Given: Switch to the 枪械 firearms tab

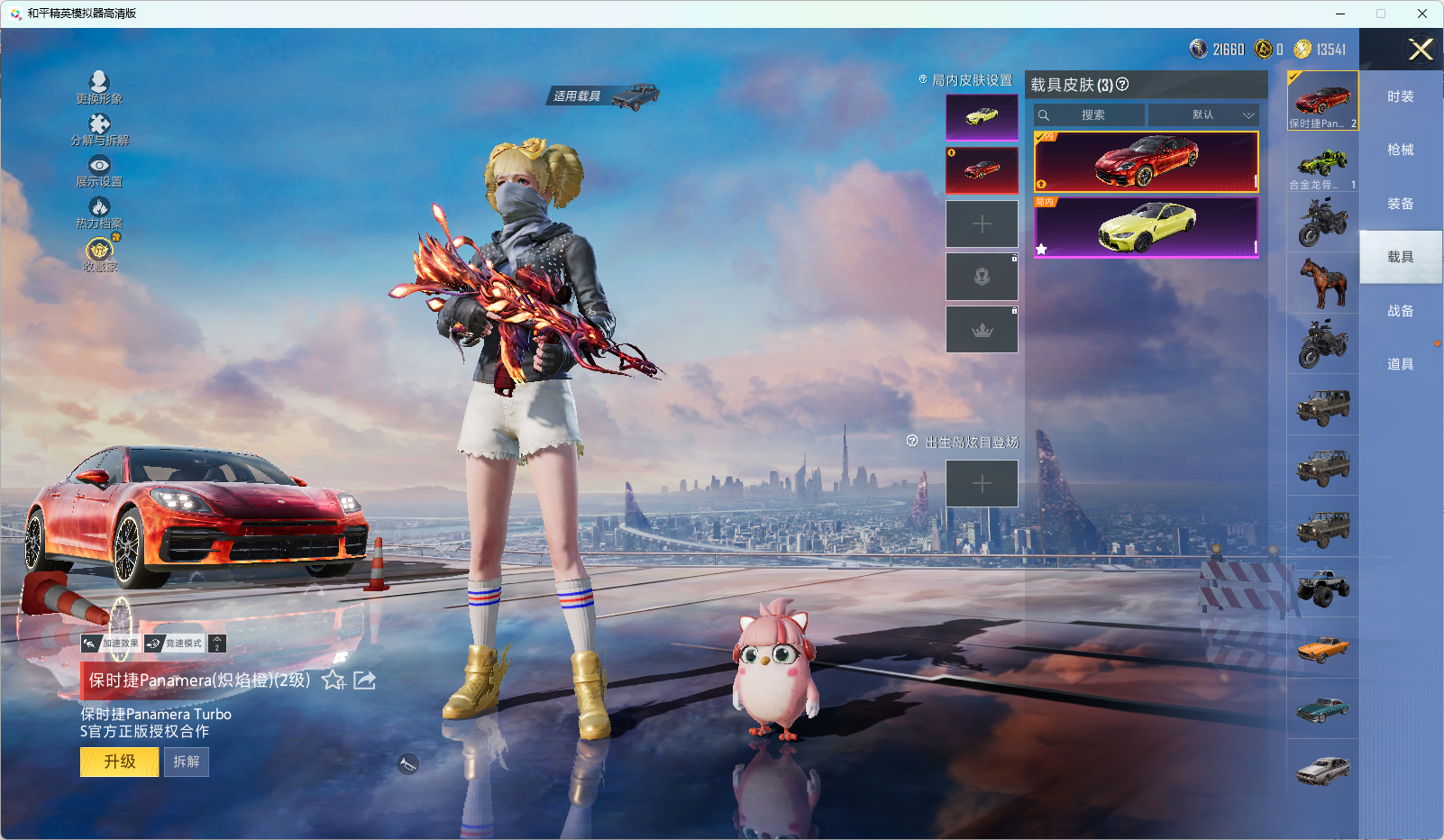Looking at the screenshot, I should 1400,150.
